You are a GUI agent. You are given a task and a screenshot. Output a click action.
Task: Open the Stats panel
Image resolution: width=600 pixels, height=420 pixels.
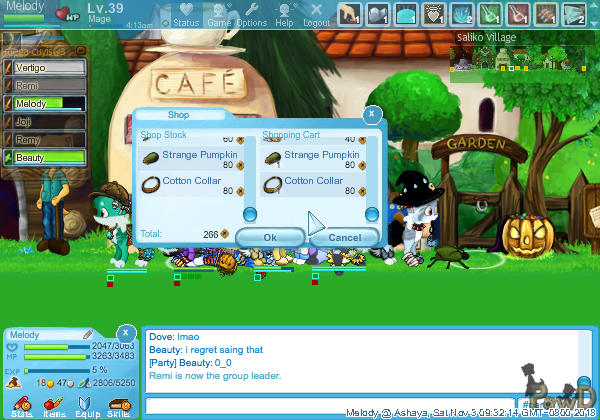pos(22,406)
